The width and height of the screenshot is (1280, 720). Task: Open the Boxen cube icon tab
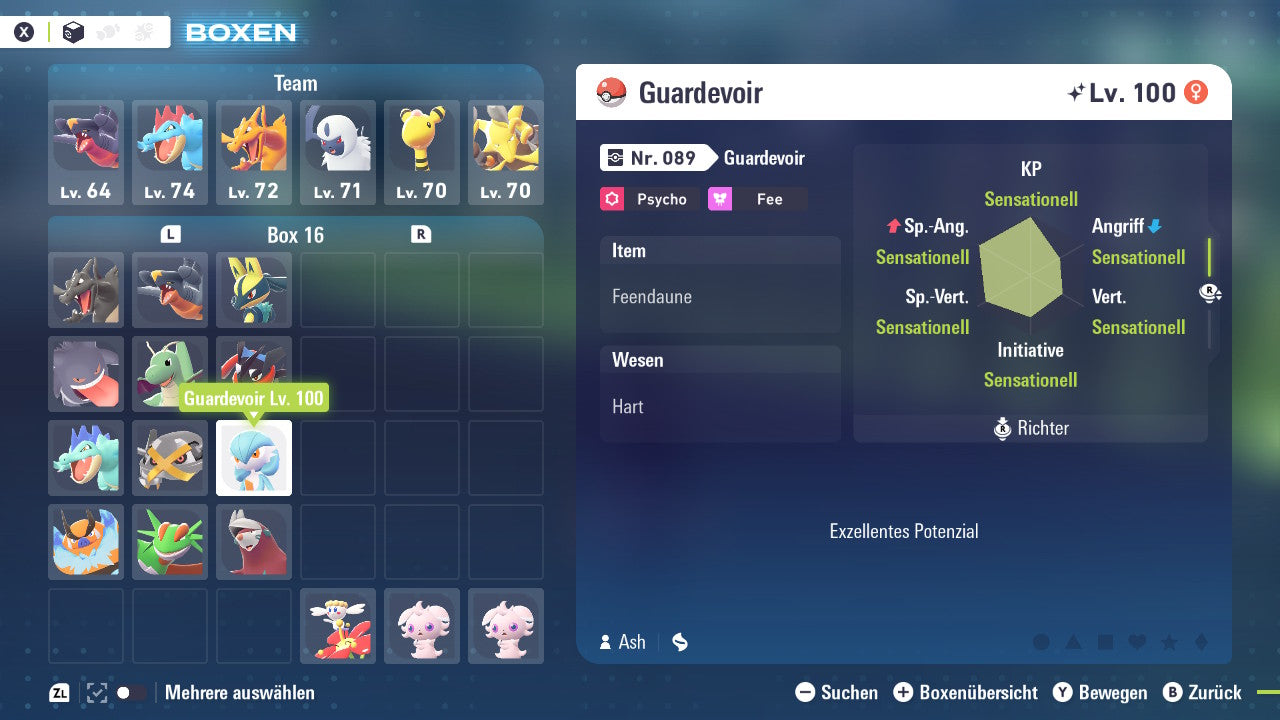[73, 32]
